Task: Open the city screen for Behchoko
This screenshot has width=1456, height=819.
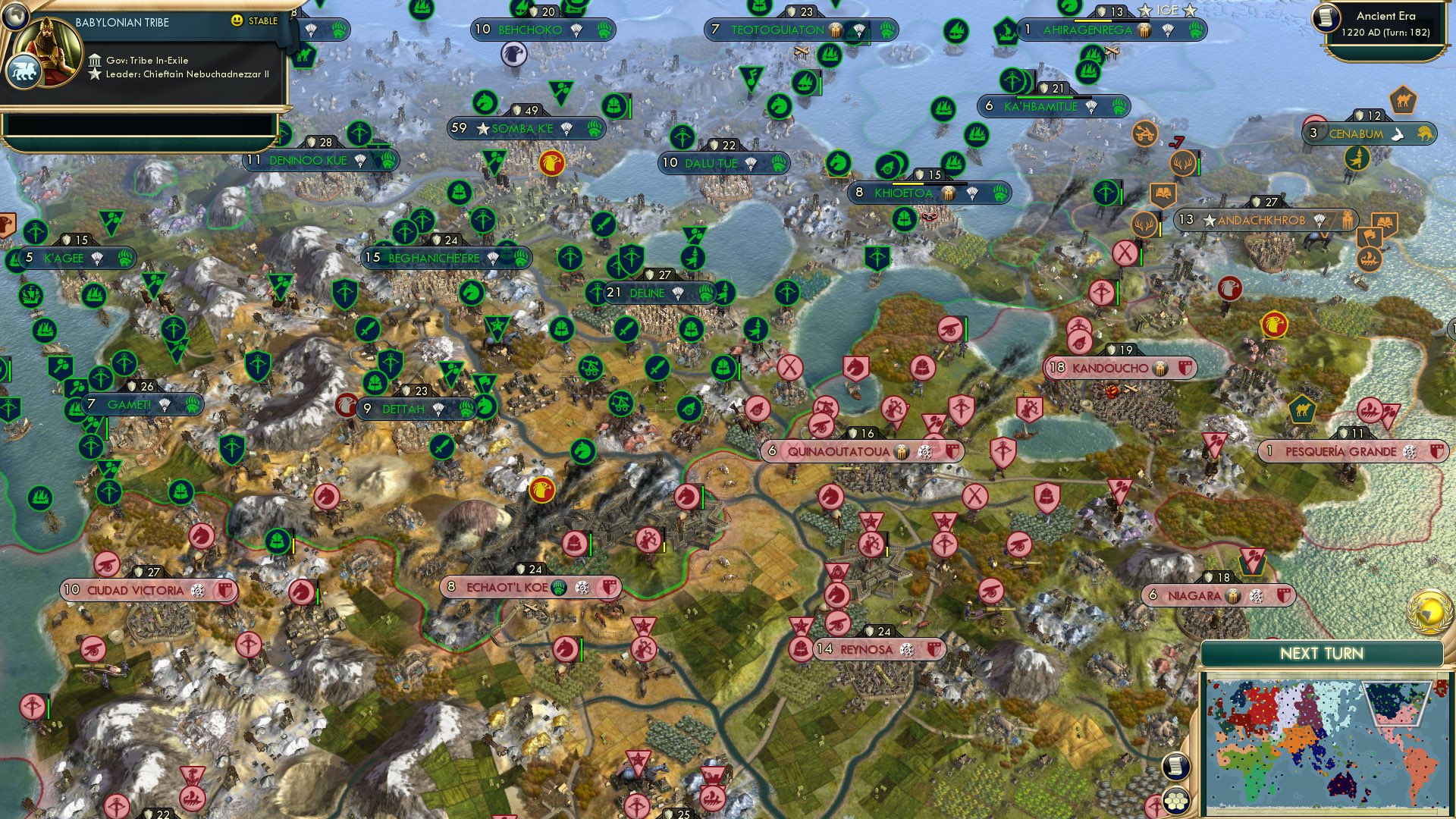Action: point(529,31)
